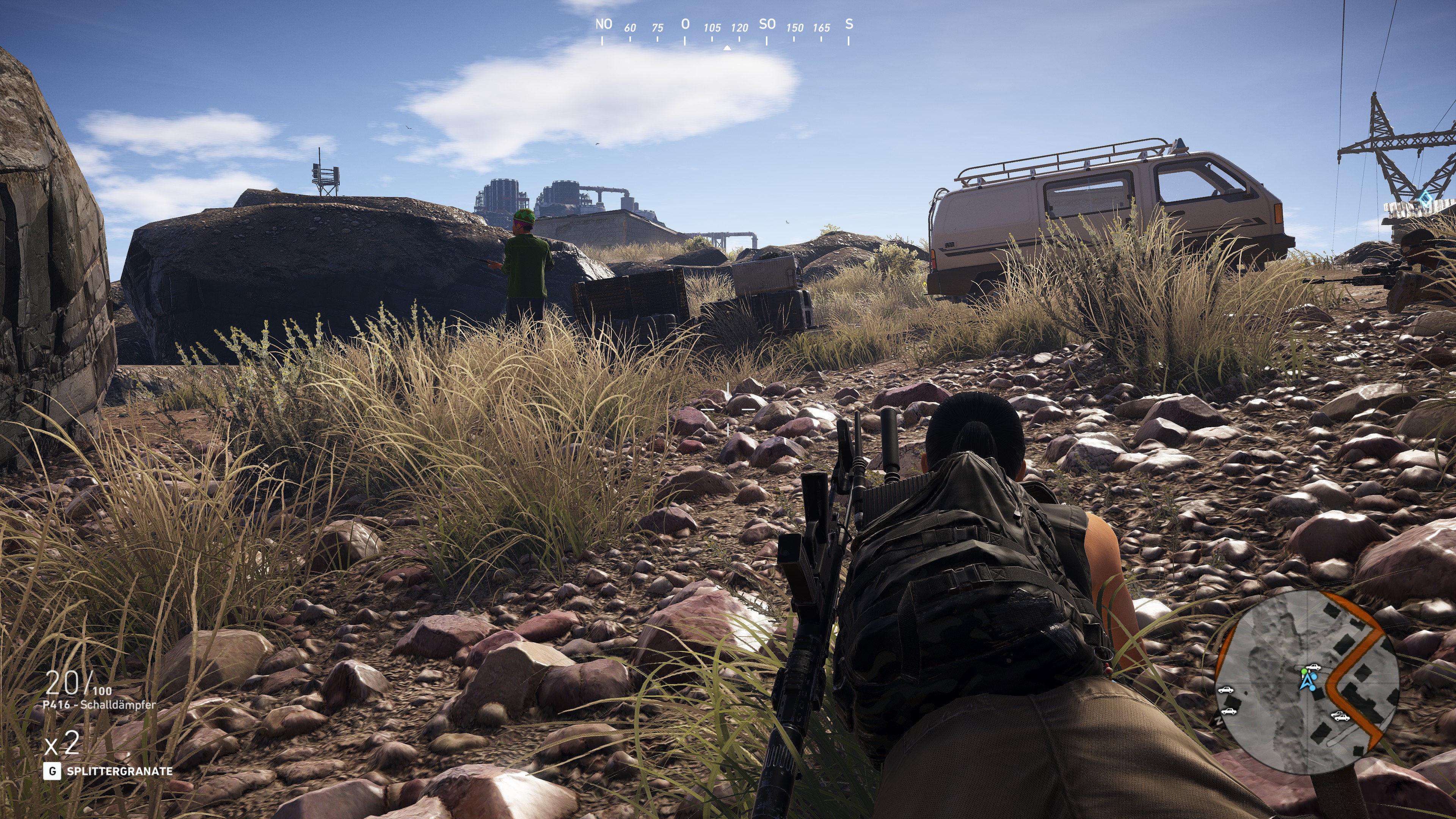Image resolution: width=1456 pixels, height=819 pixels.
Task: Click the SO marker on the compass bar
Action: click(767, 24)
